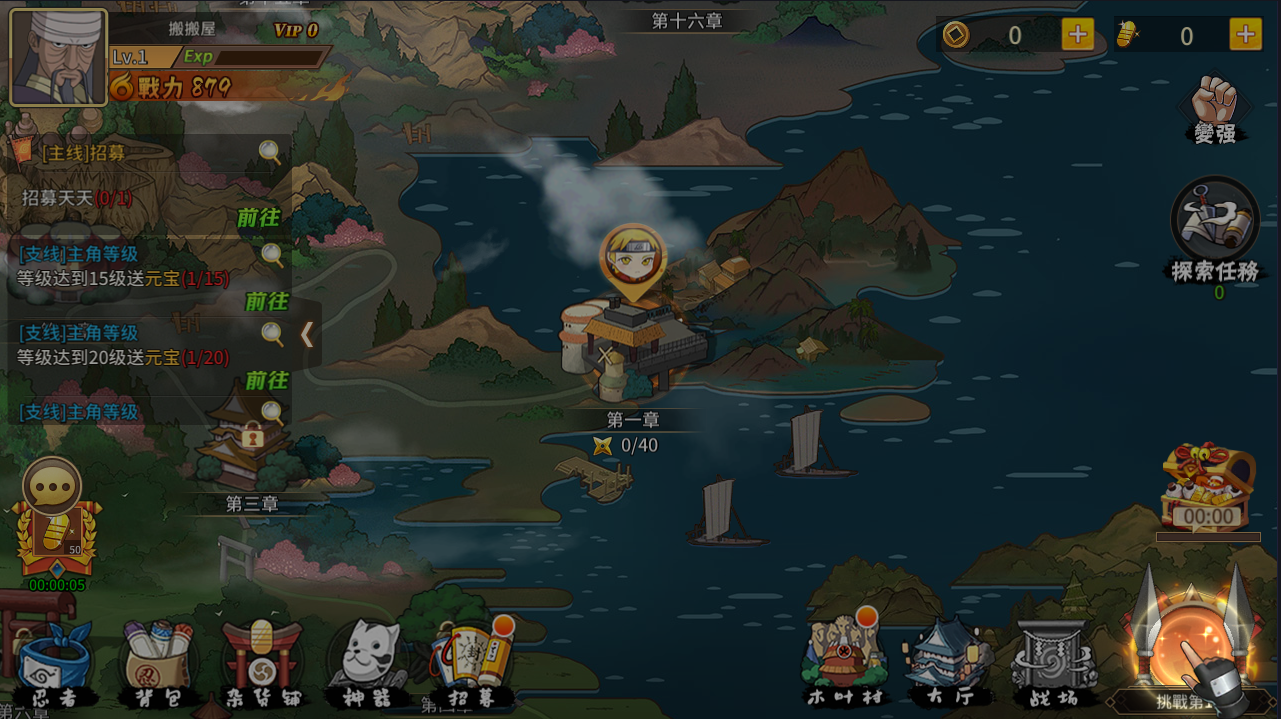The height and width of the screenshot is (719, 1281).
Task: Open the 背包 bag inventory
Action: [x=157, y=662]
